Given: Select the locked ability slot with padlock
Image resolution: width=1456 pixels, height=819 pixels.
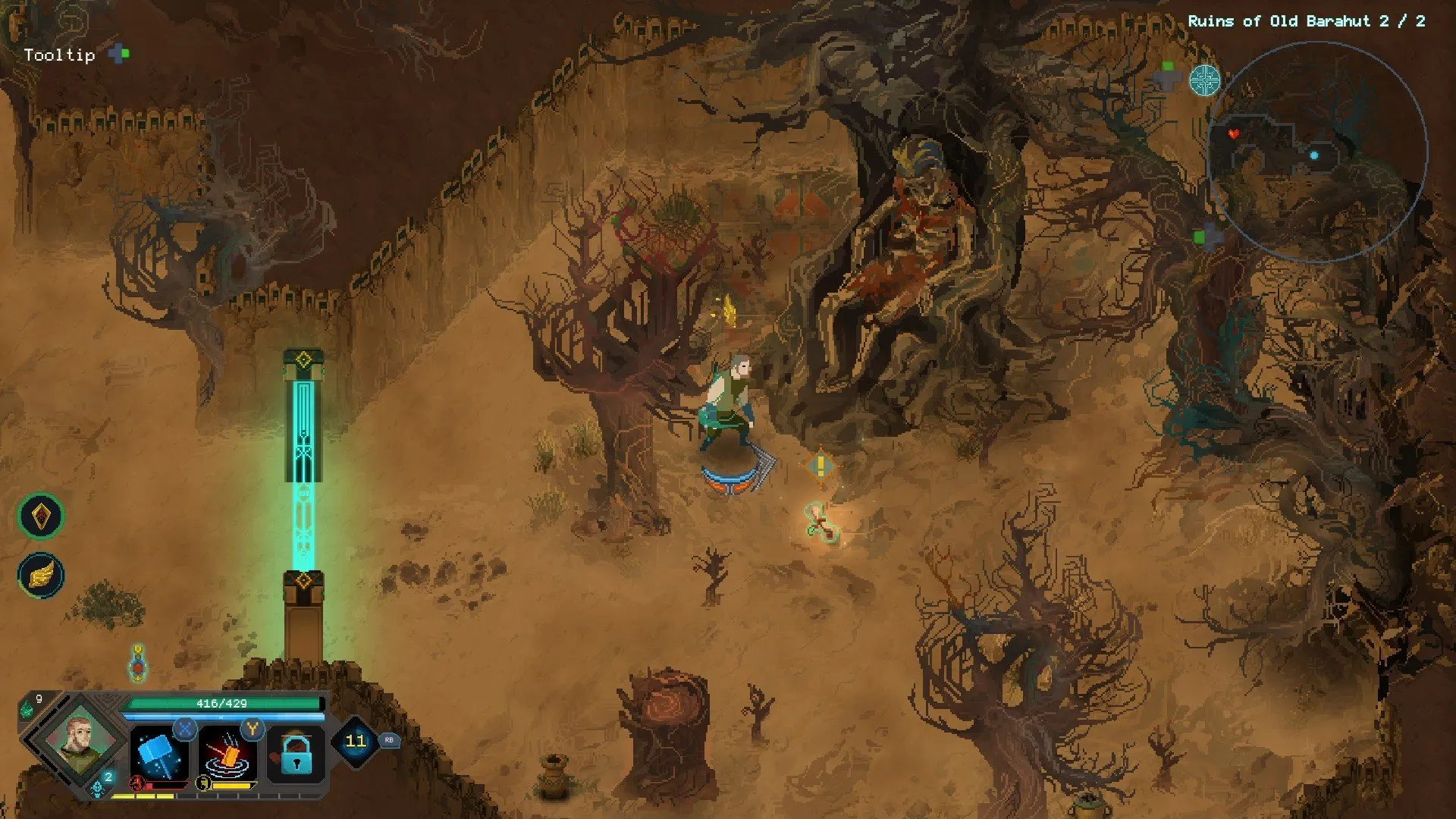Looking at the screenshot, I should pyautogui.click(x=296, y=754).
